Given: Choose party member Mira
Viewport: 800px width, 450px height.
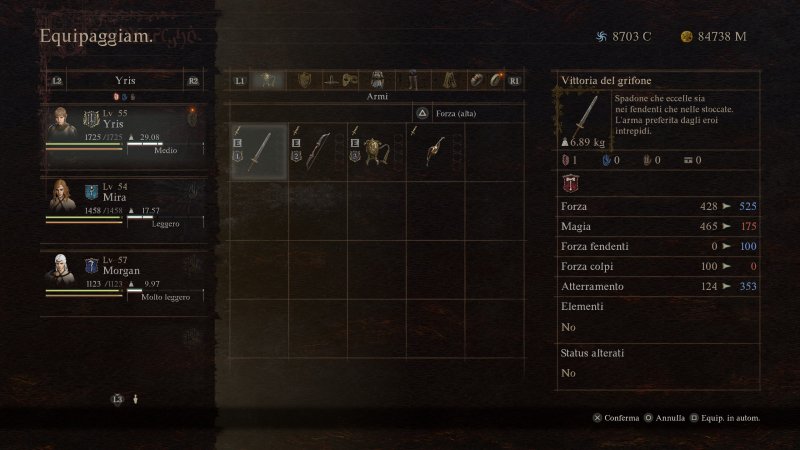Looking at the screenshot, I should point(124,205).
